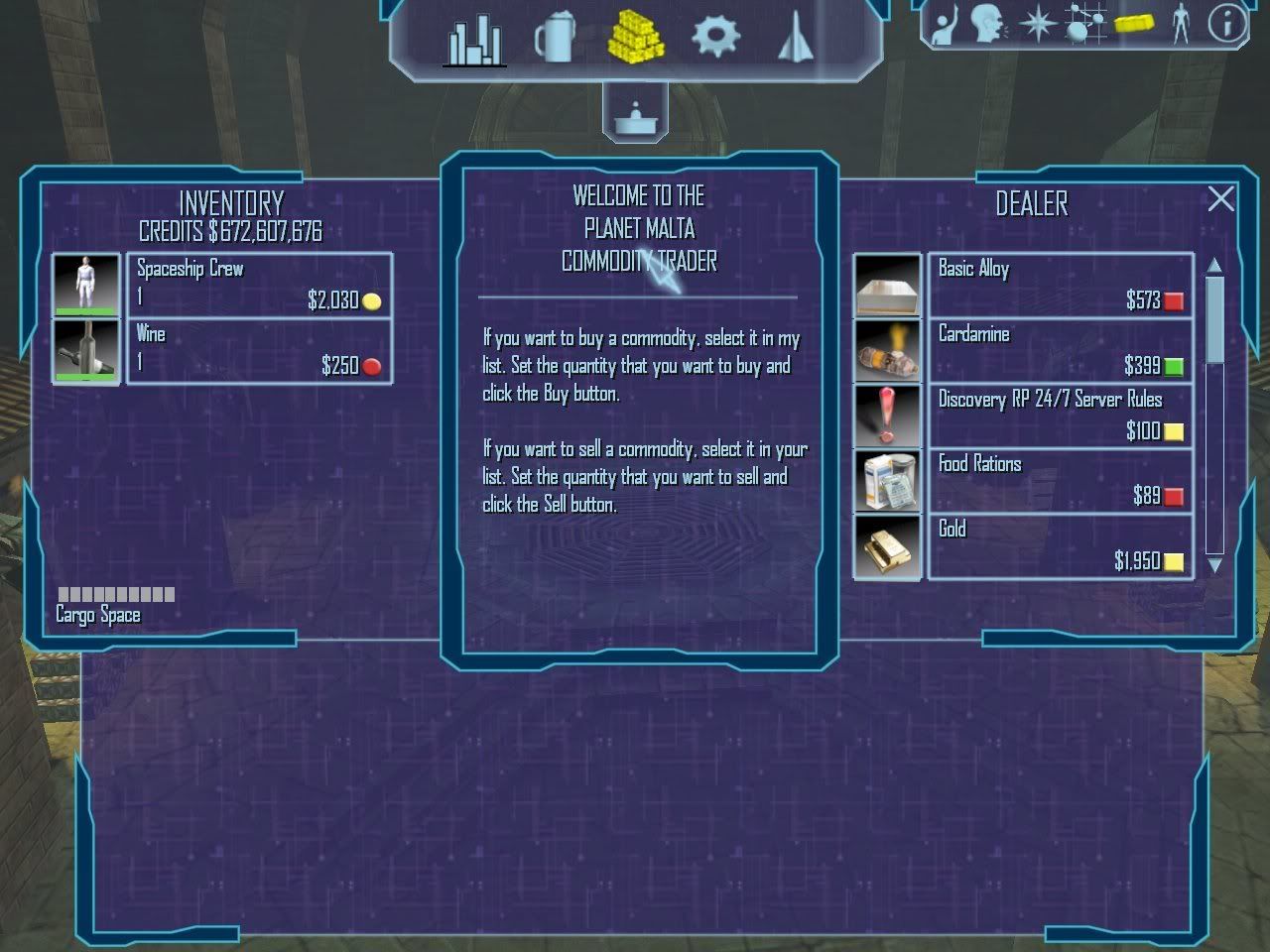Screen dimensions: 1270x952
Task: Visit the ship dealer via spaceship icon
Action: [x=795, y=38]
